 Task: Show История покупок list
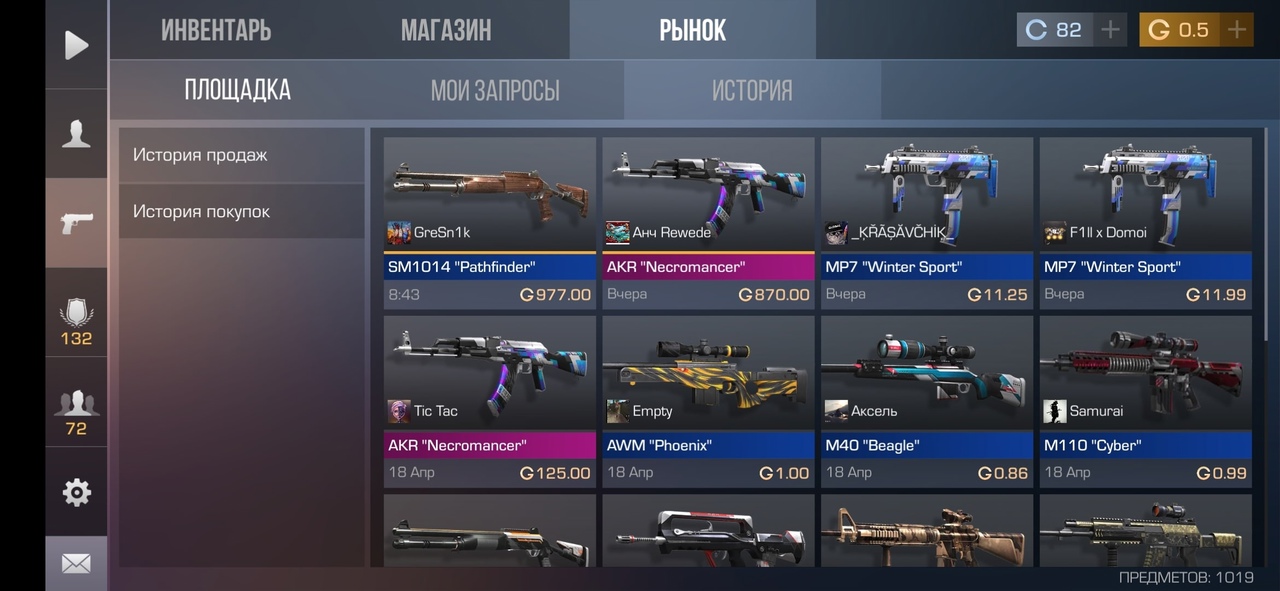tap(241, 211)
